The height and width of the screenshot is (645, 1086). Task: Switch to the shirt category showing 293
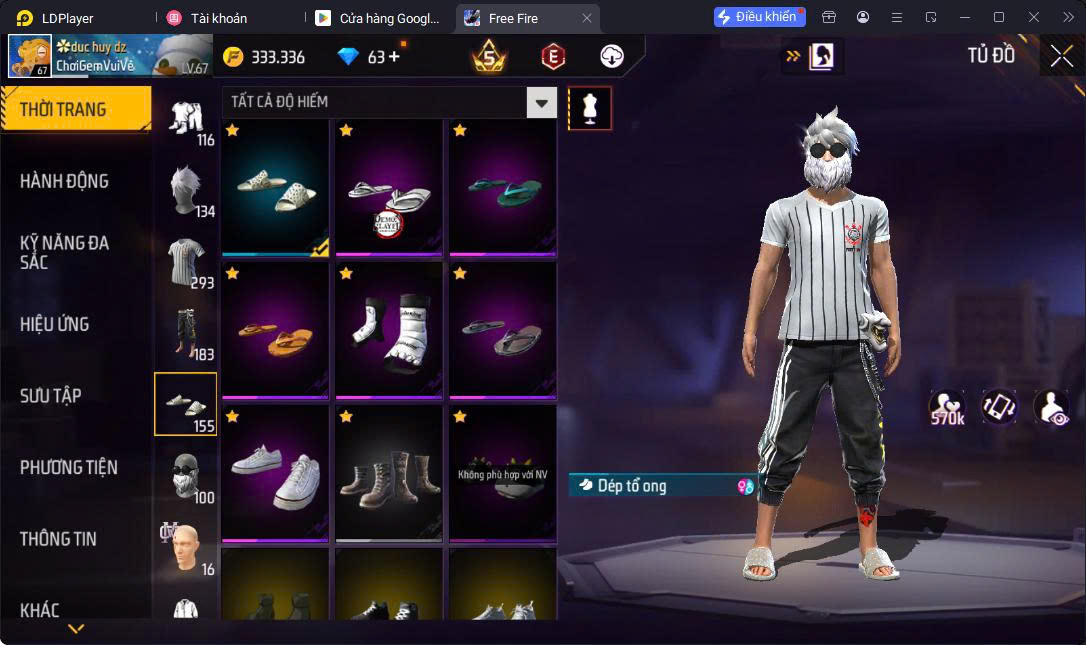click(x=186, y=262)
